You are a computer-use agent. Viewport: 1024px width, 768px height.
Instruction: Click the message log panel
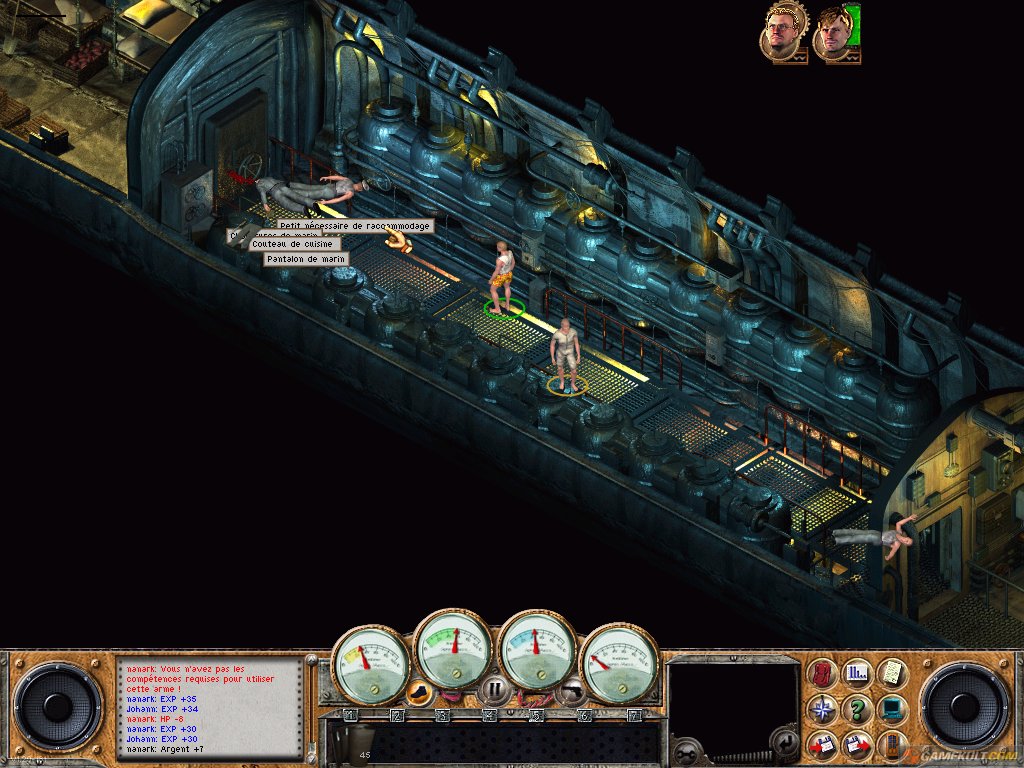point(210,706)
